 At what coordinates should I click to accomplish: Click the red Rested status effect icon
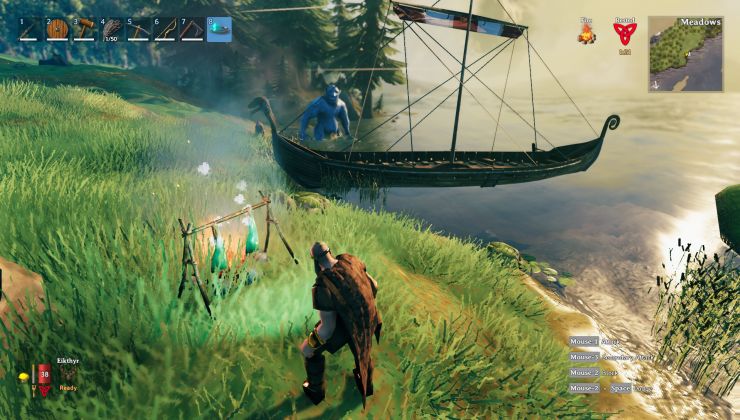(625, 34)
